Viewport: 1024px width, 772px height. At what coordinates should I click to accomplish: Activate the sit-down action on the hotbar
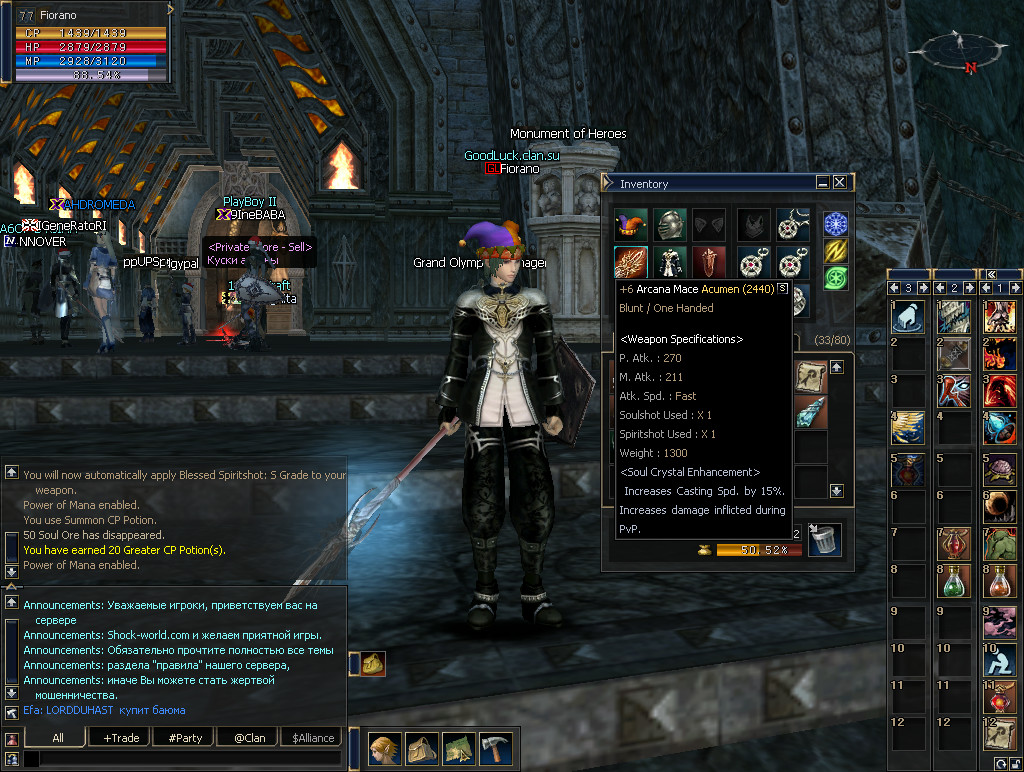click(x=999, y=660)
